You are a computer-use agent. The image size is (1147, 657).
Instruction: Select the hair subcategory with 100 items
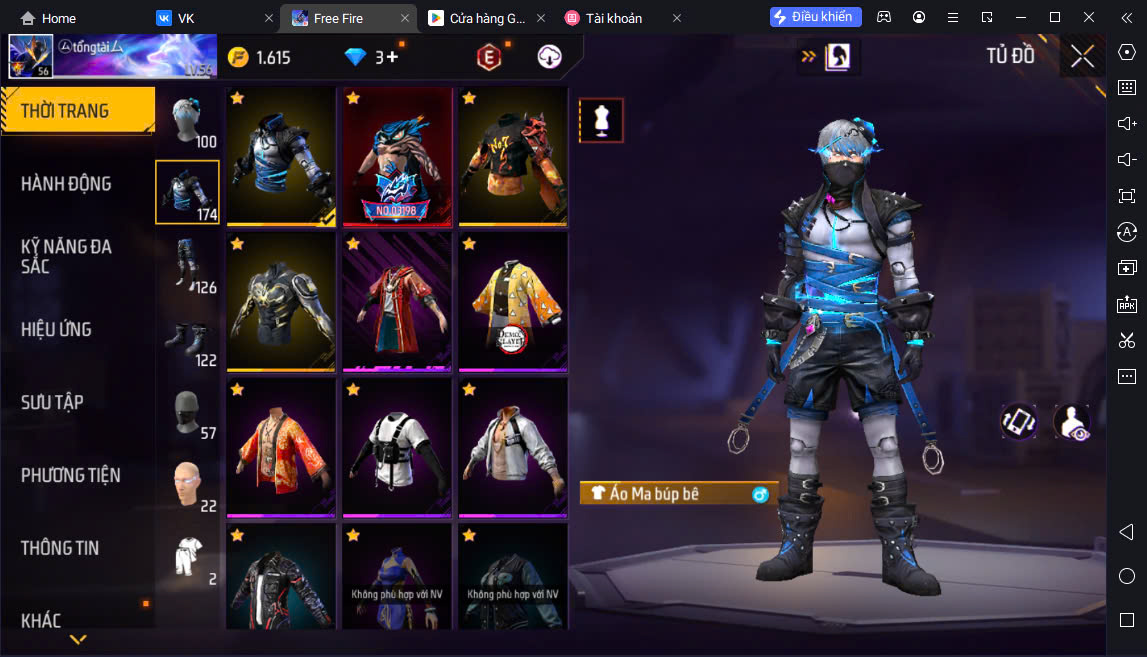187,120
